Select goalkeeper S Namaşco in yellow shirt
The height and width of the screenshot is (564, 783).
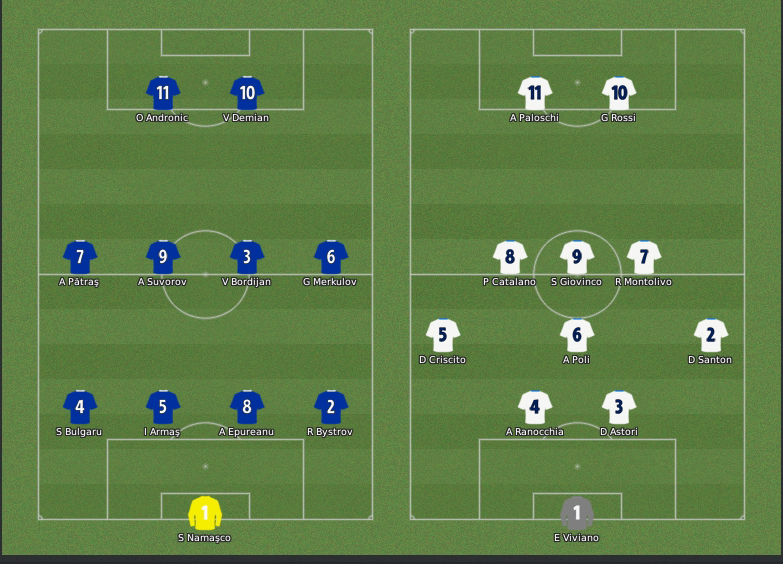(205, 513)
